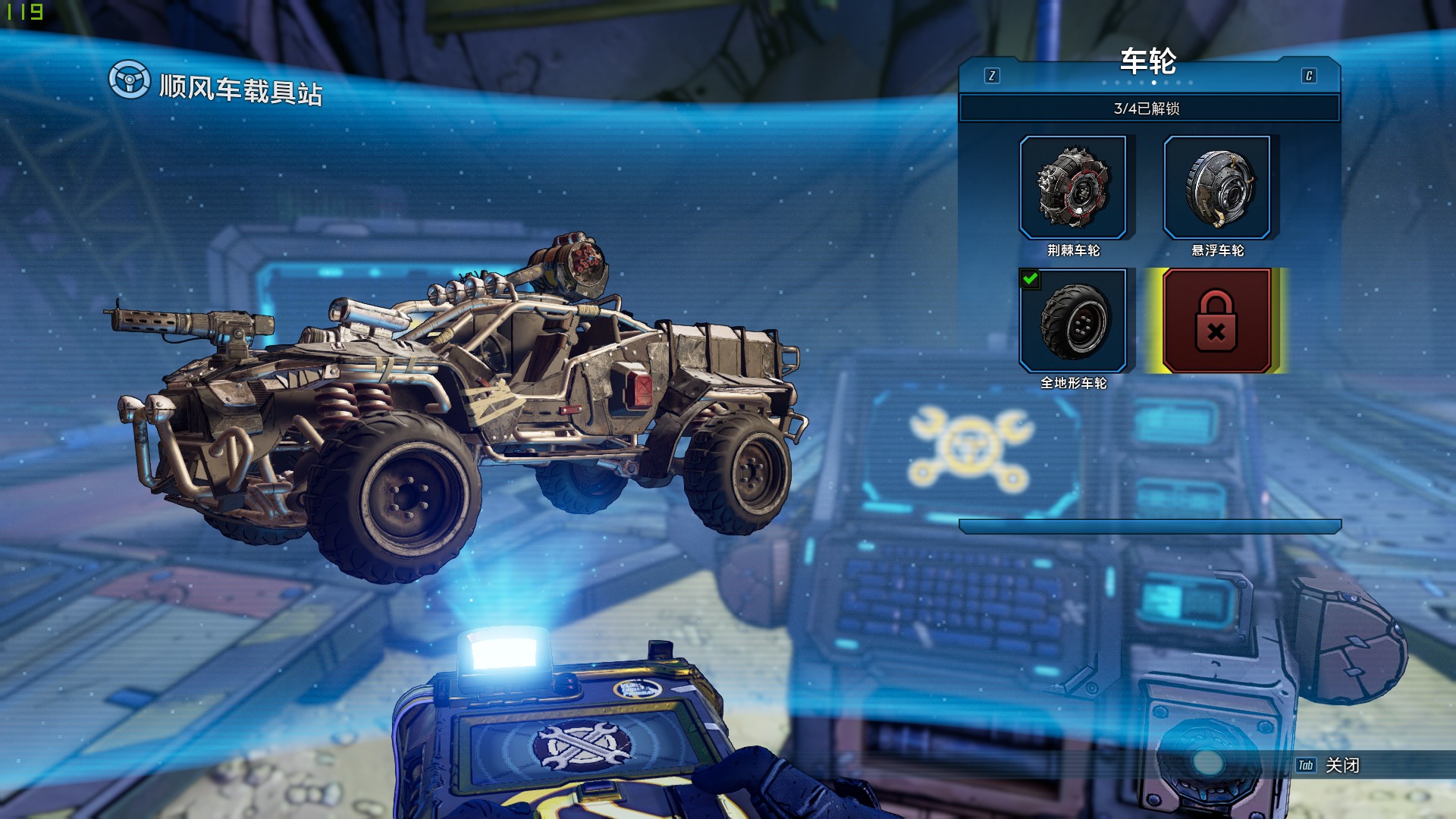
Task: Click the locked red padlock wheel slot
Action: [x=1216, y=321]
